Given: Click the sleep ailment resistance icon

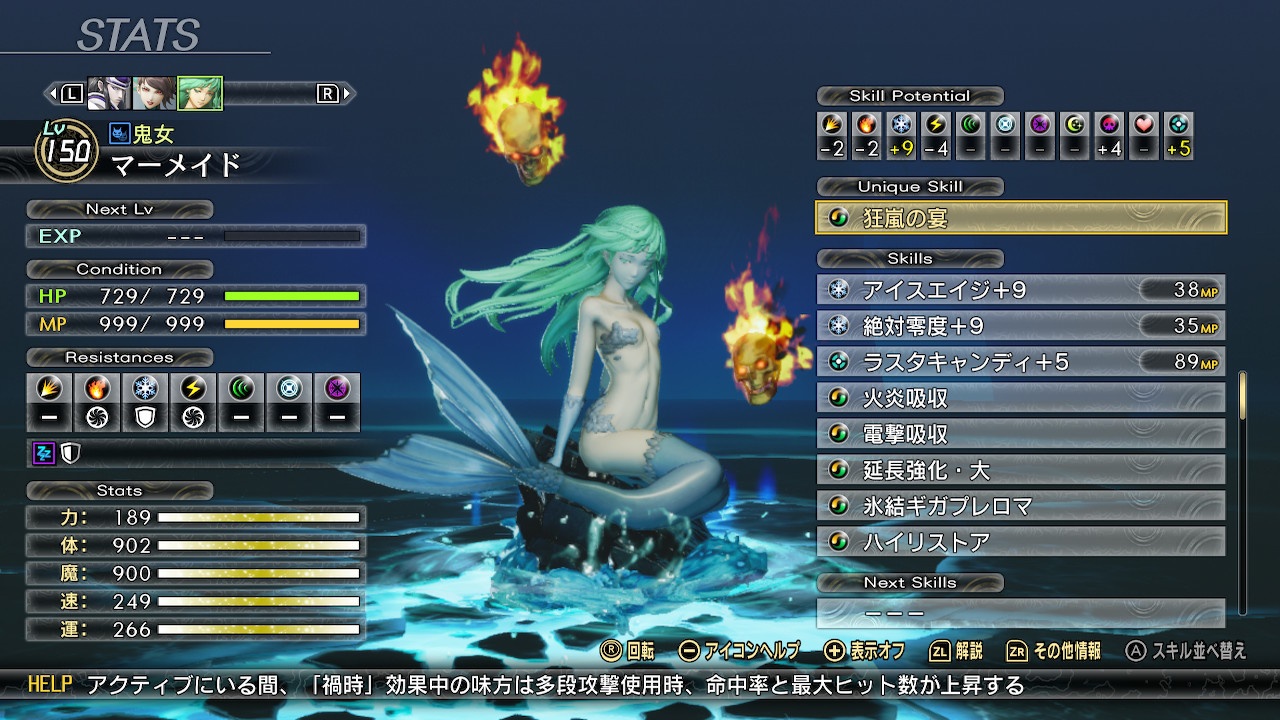Looking at the screenshot, I should (44, 454).
